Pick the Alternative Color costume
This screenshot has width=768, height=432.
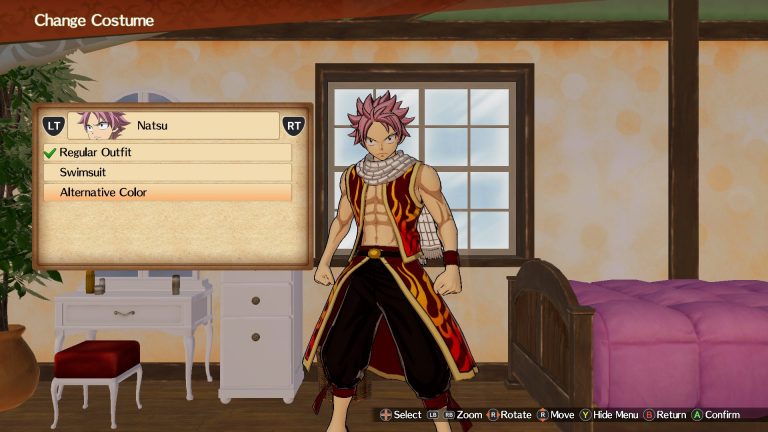click(x=167, y=192)
